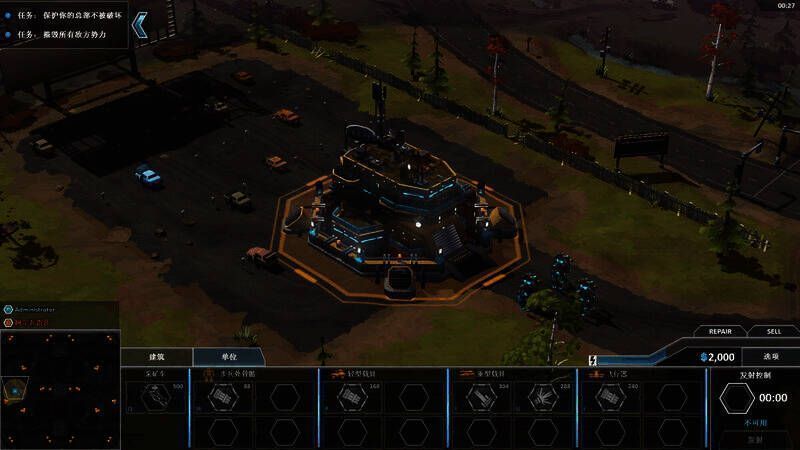Image resolution: width=800 pixels, height=450 pixels.
Task: Switch to the 建筑 (Buildings) tab
Action: [156, 356]
